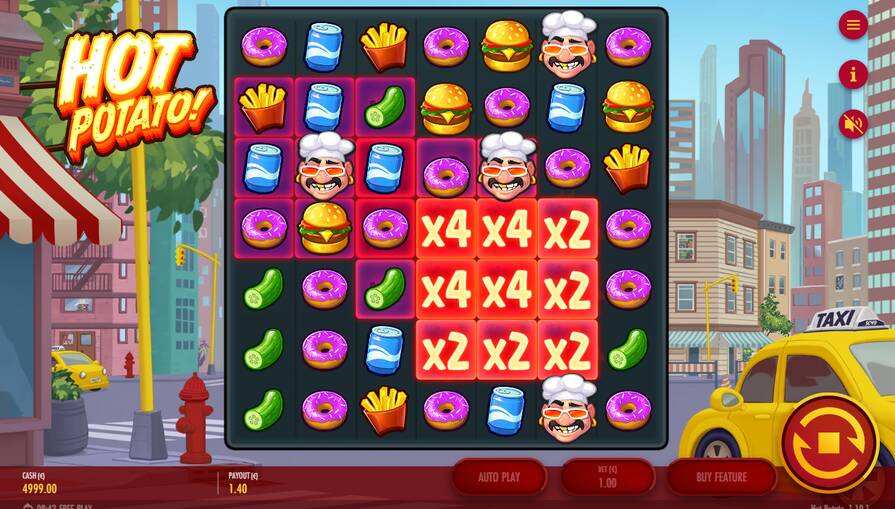Image resolution: width=895 pixels, height=509 pixels.
Task: Show the game info page
Action: [x=853, y=74]
